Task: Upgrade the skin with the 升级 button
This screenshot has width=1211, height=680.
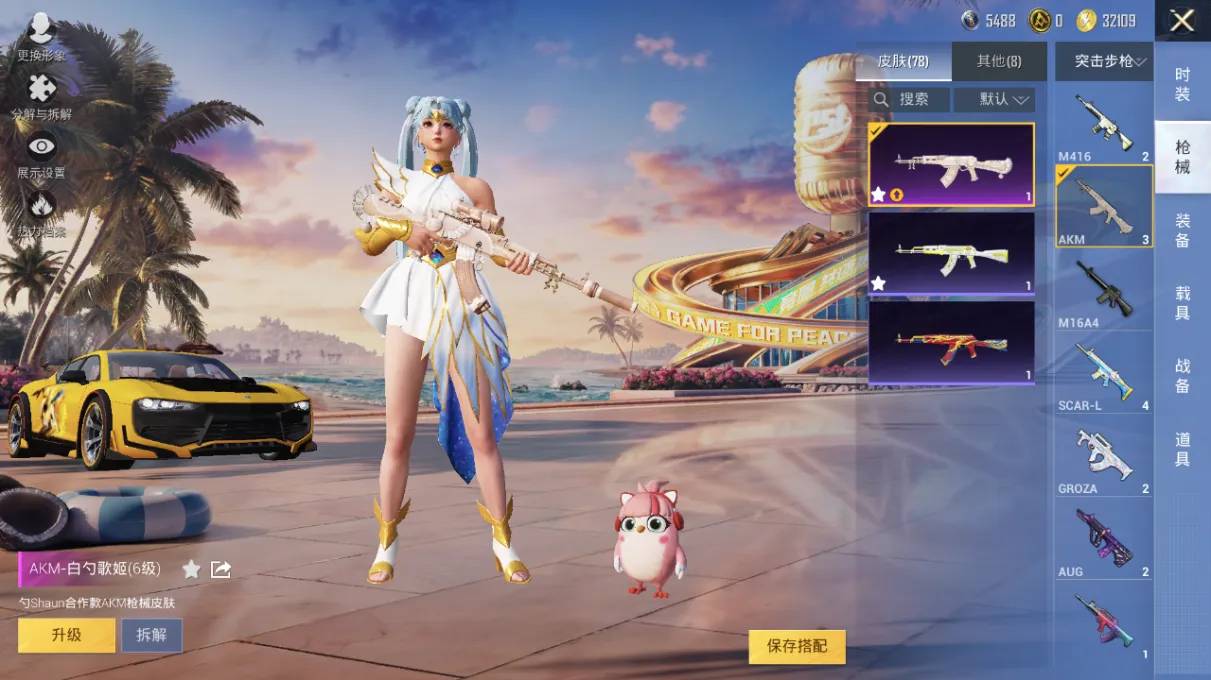Action: click(66, 635)
